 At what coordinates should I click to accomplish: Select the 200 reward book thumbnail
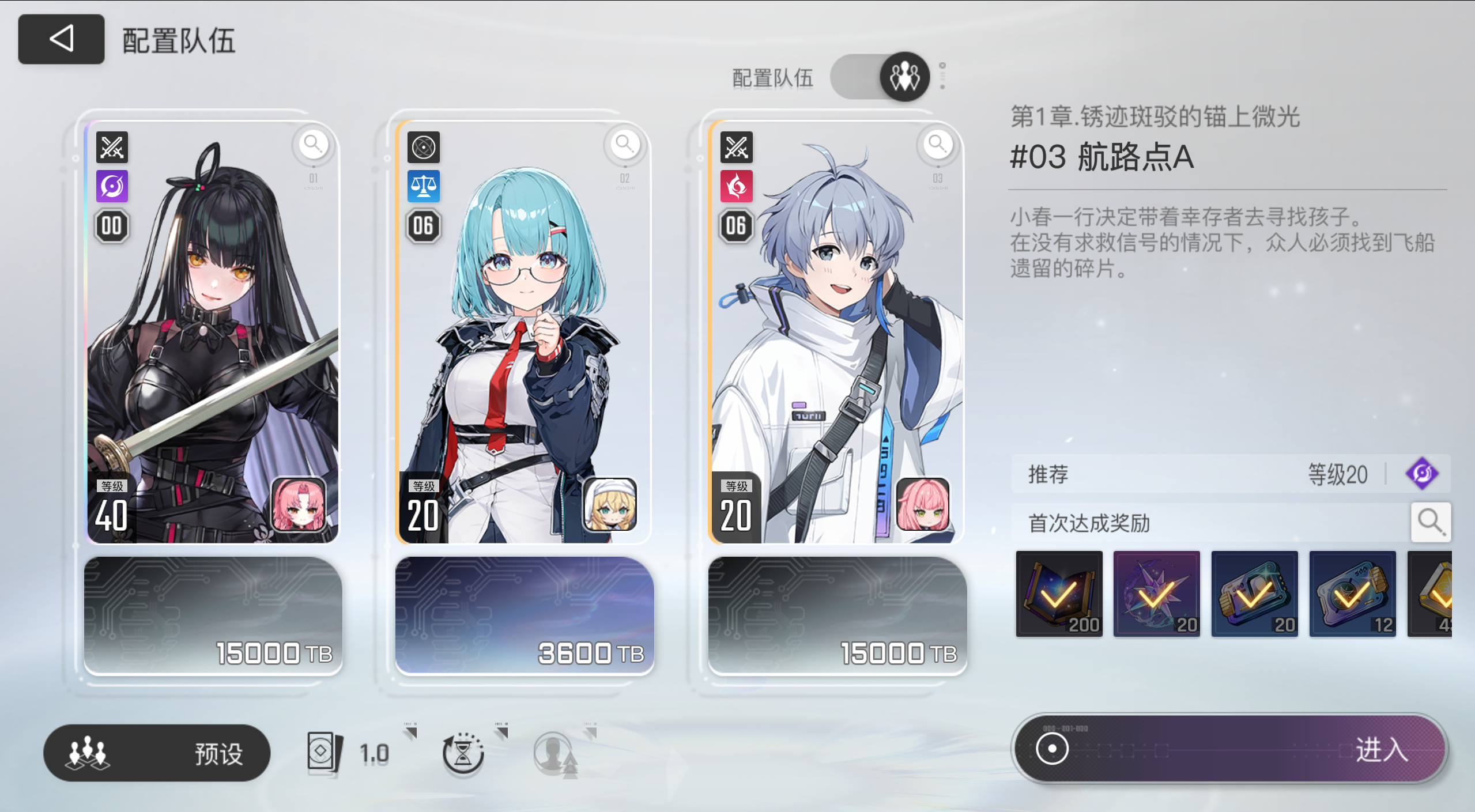pos(1058,594)
